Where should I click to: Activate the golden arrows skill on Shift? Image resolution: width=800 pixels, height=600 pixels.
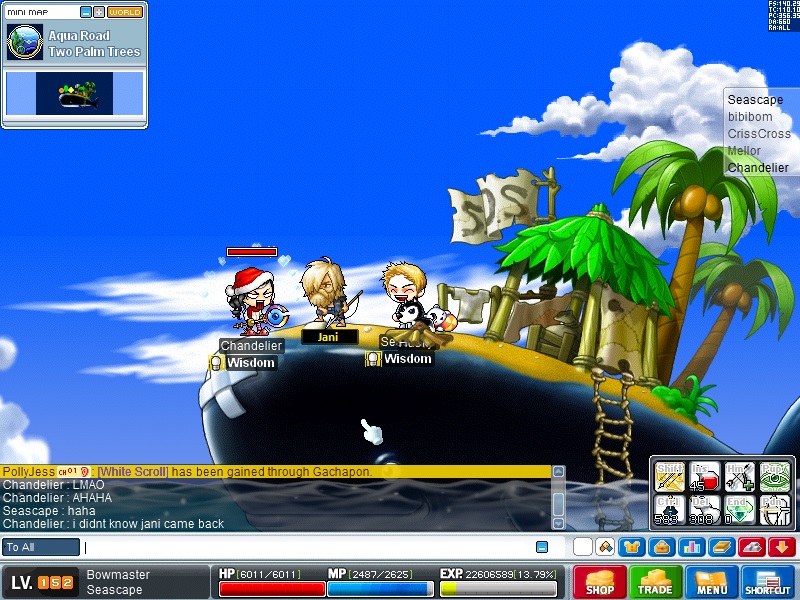(x=669, y=478)
